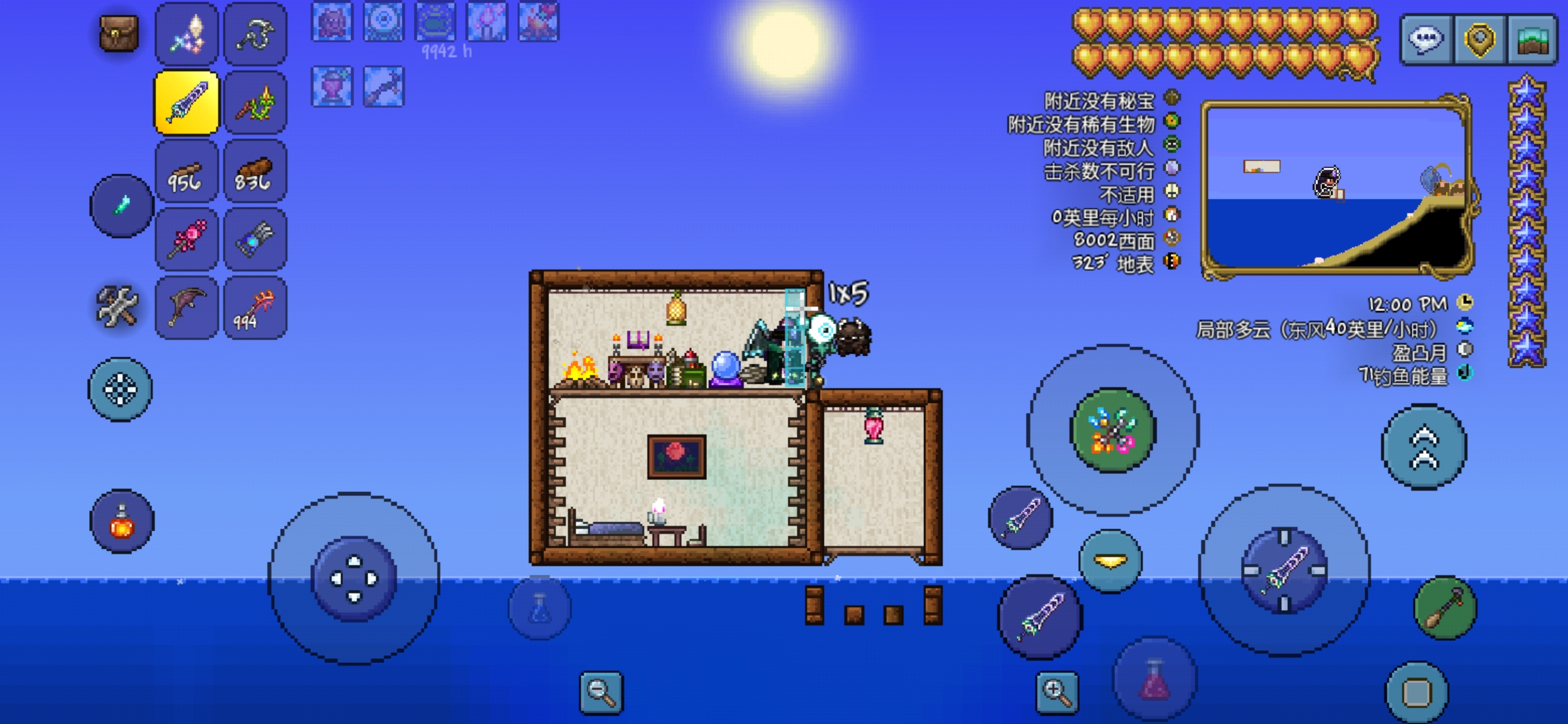Use the orange quick-heal potion button
The image size is (1568, 724).
[x=122, y=522]
